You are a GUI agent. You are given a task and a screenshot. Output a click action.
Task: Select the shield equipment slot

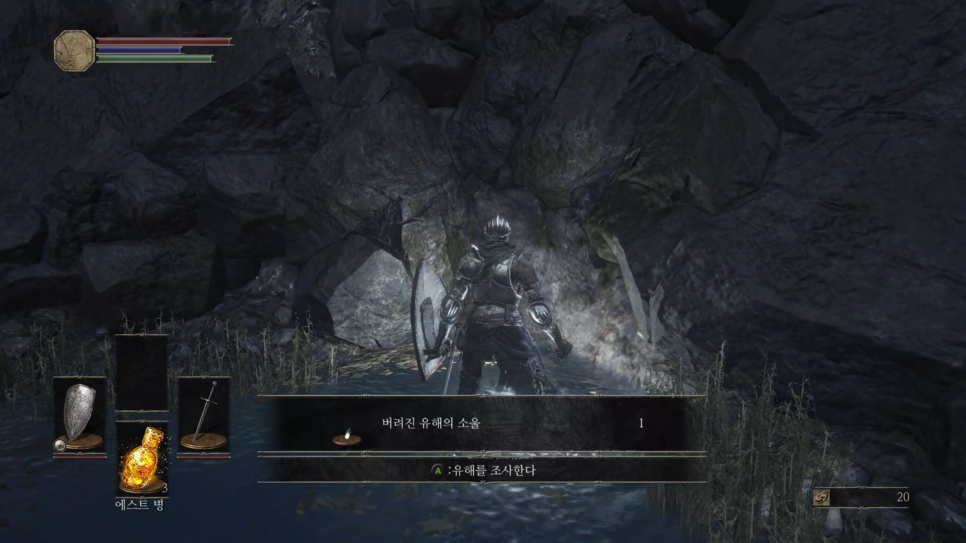pyautogui.click(x=80, y=415)
